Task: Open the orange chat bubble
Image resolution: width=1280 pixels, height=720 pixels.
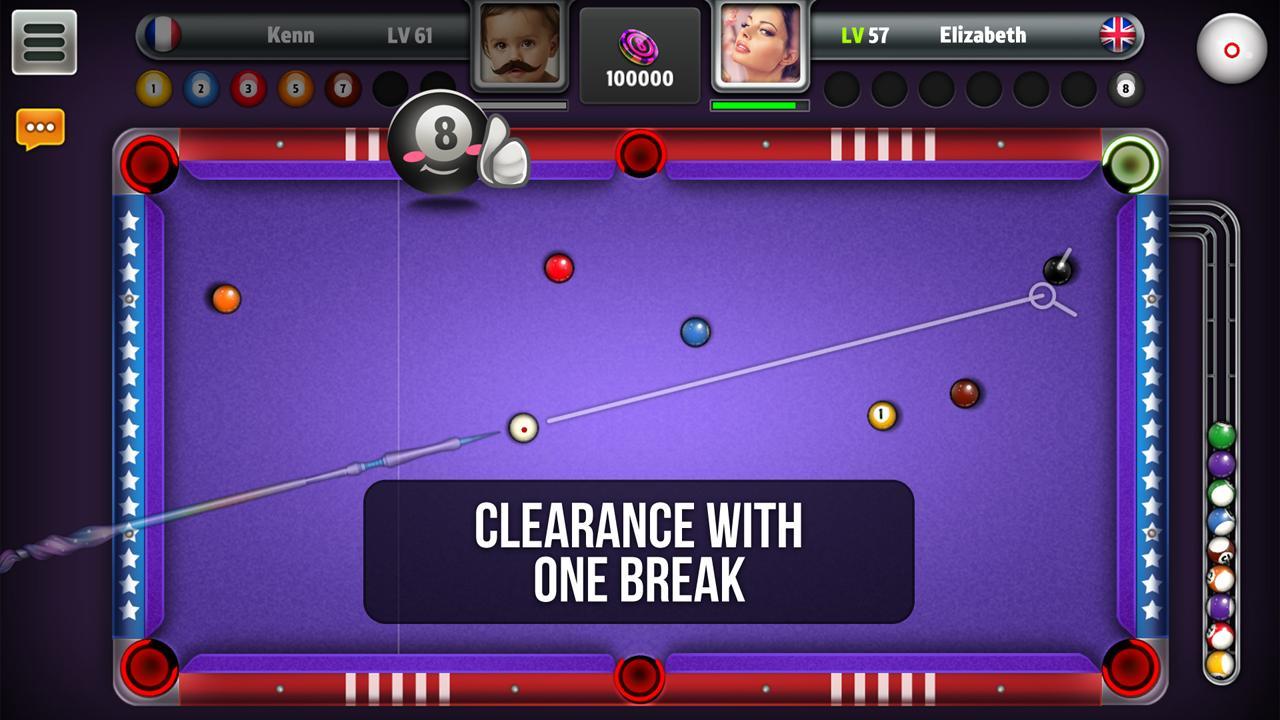Action: 40,129
